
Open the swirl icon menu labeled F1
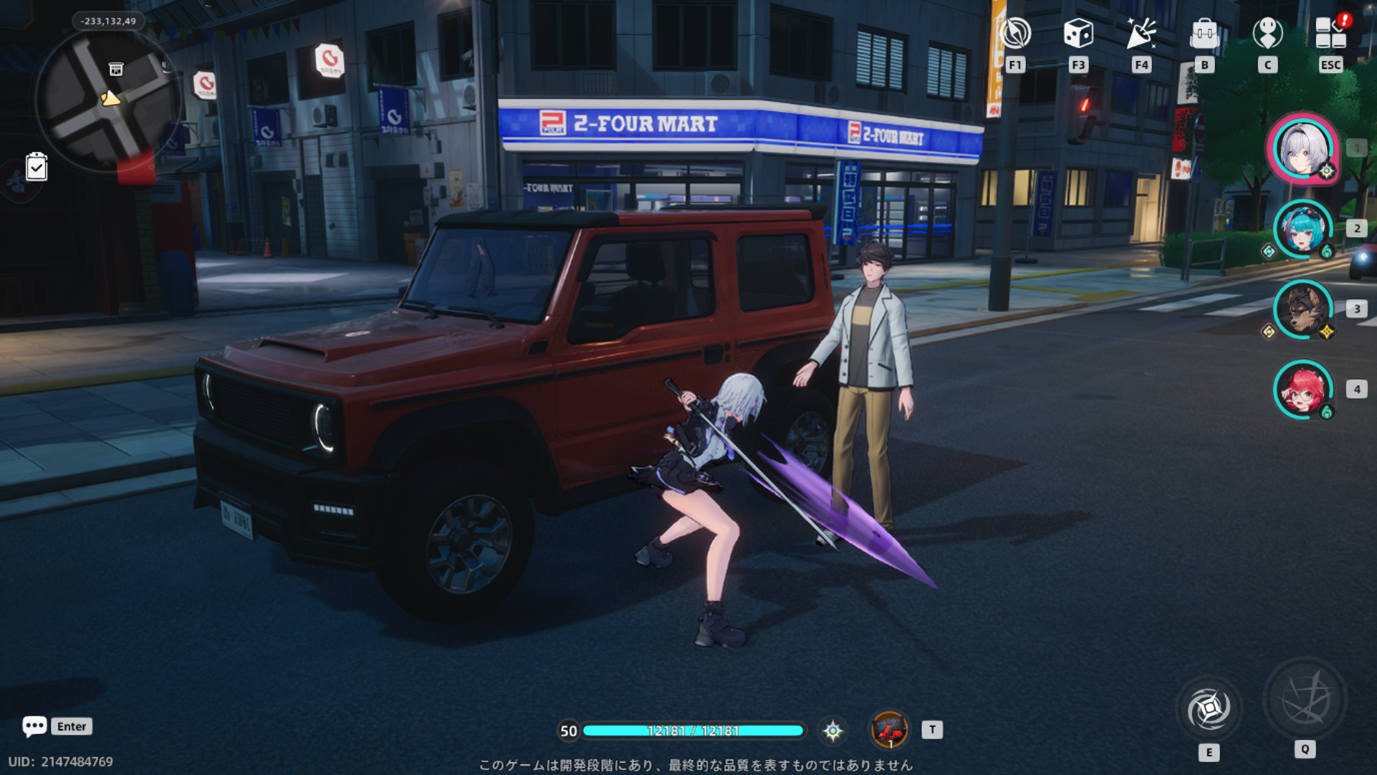pos(1016,34)
